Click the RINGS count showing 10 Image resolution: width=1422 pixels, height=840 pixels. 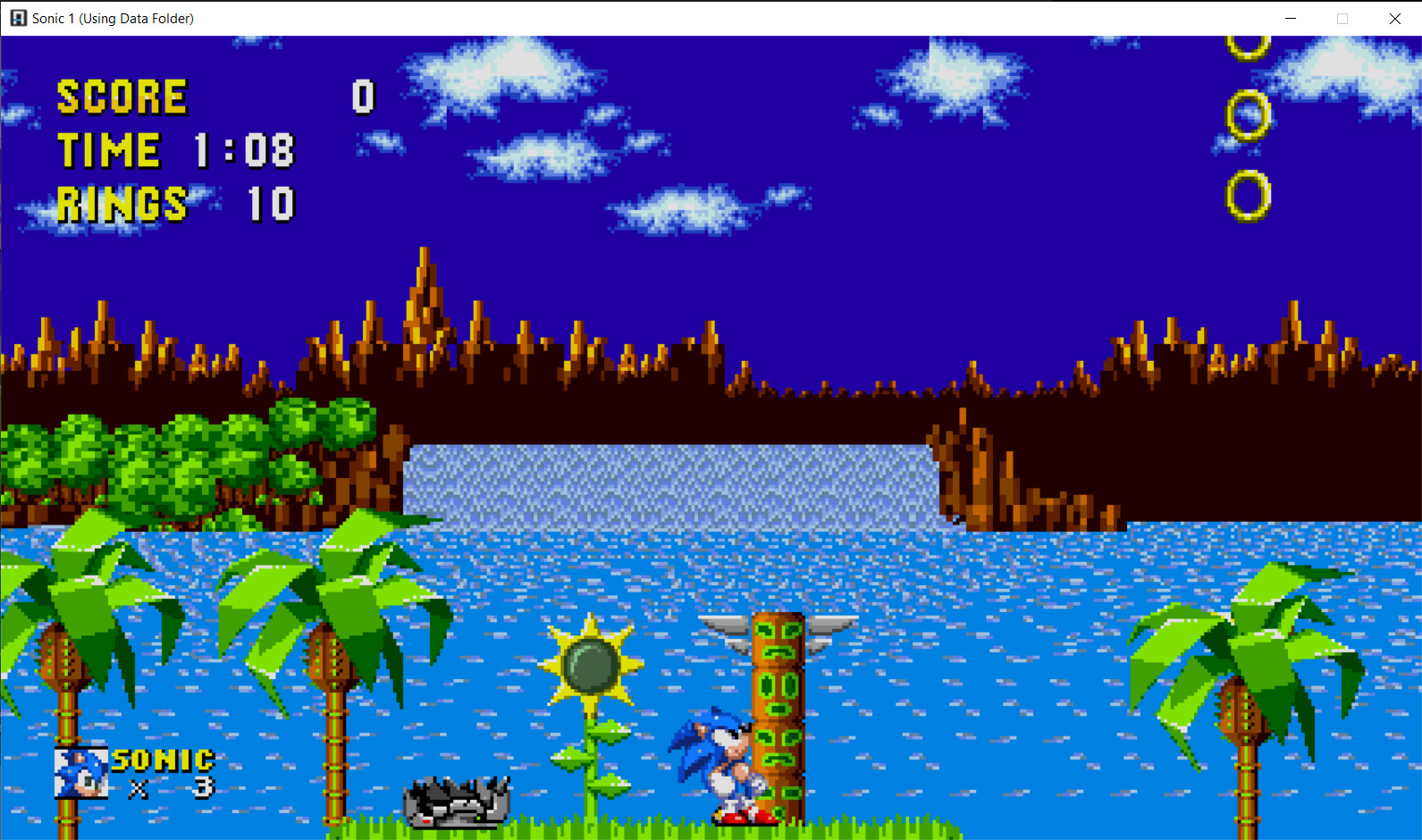click(268, 204)
